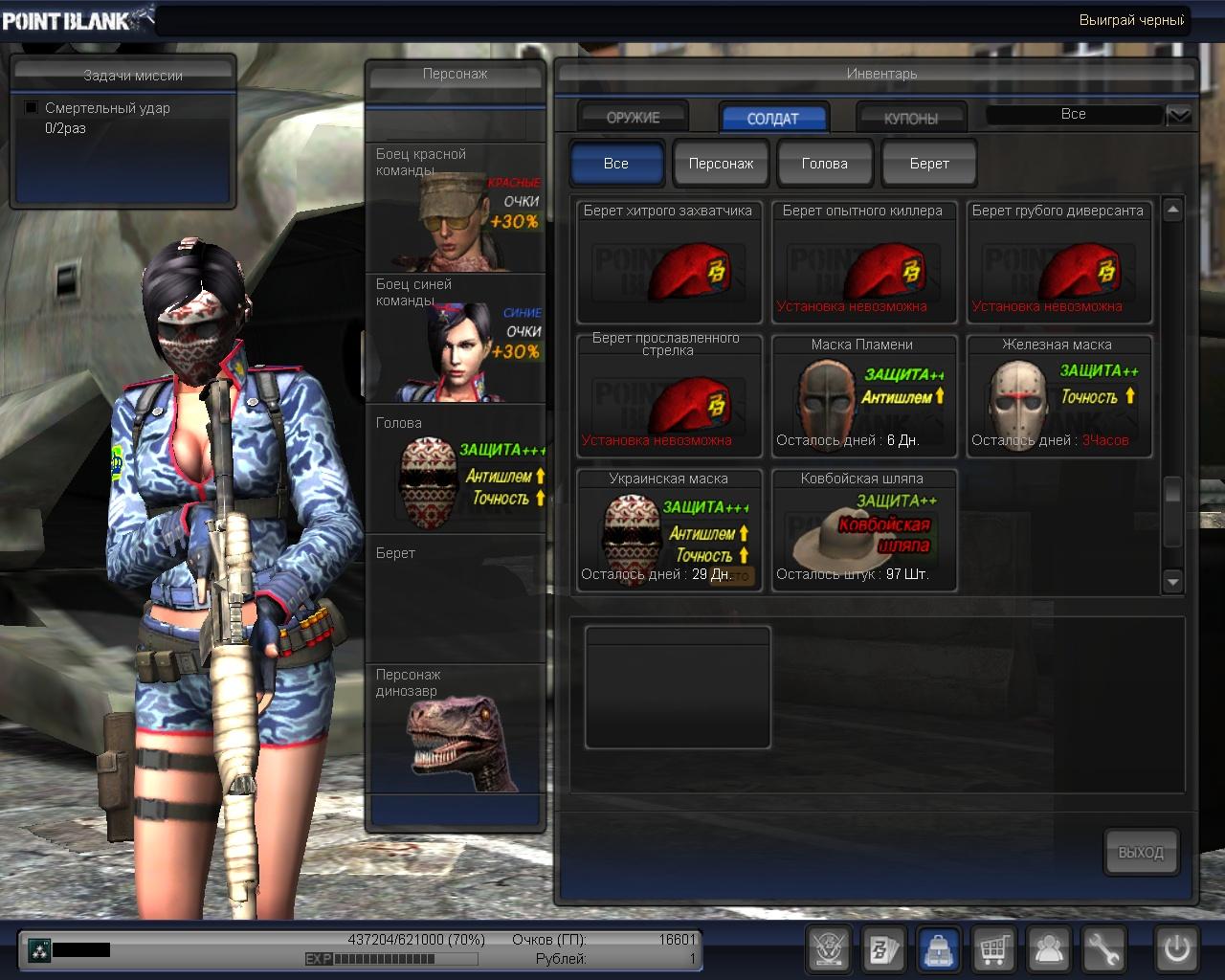Open the shop cart icon
Screen dimensions: 1225x980
(993, 950)
